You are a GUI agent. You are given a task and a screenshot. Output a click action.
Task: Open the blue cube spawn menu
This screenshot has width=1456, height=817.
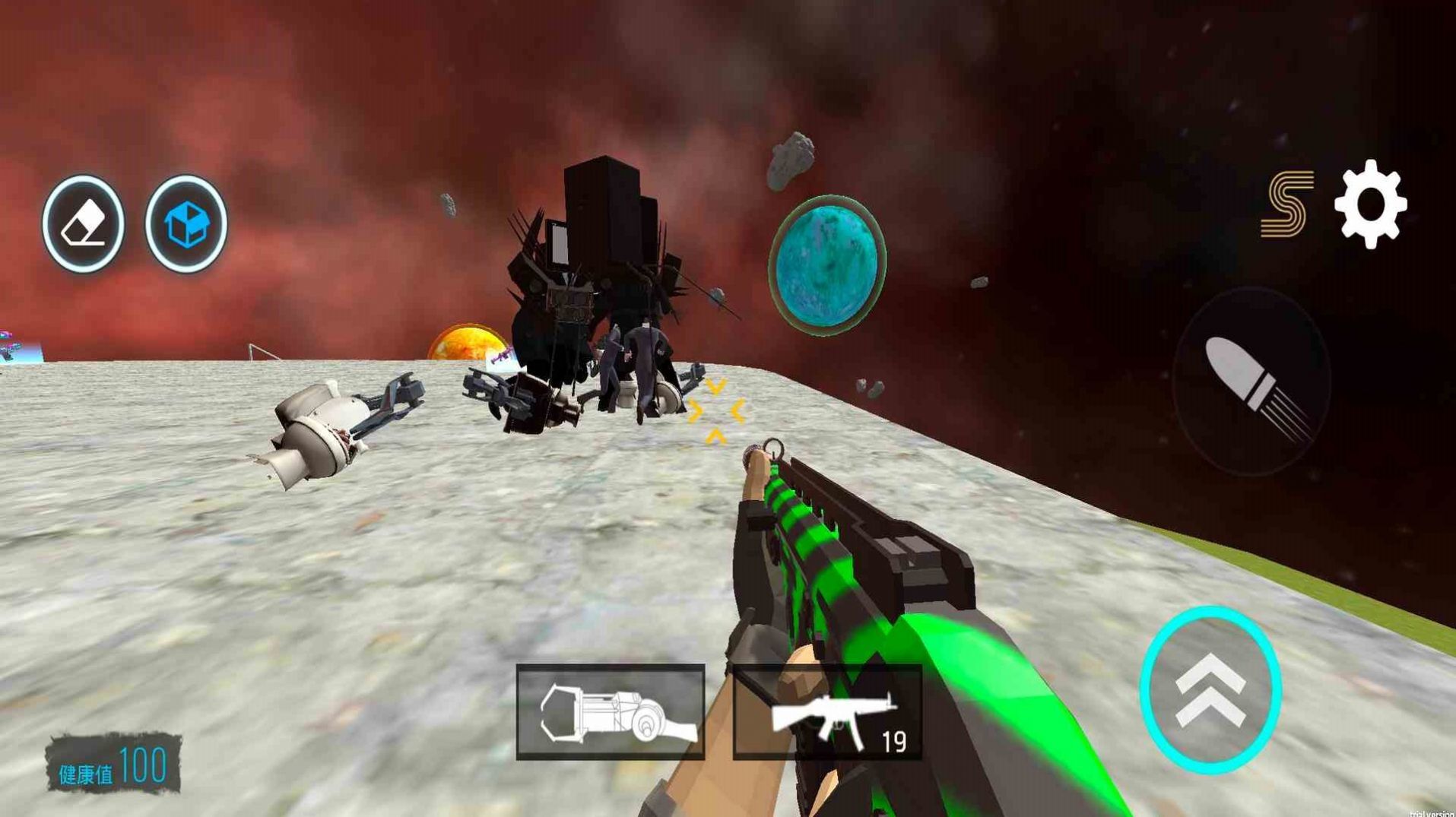coord(186,224)
